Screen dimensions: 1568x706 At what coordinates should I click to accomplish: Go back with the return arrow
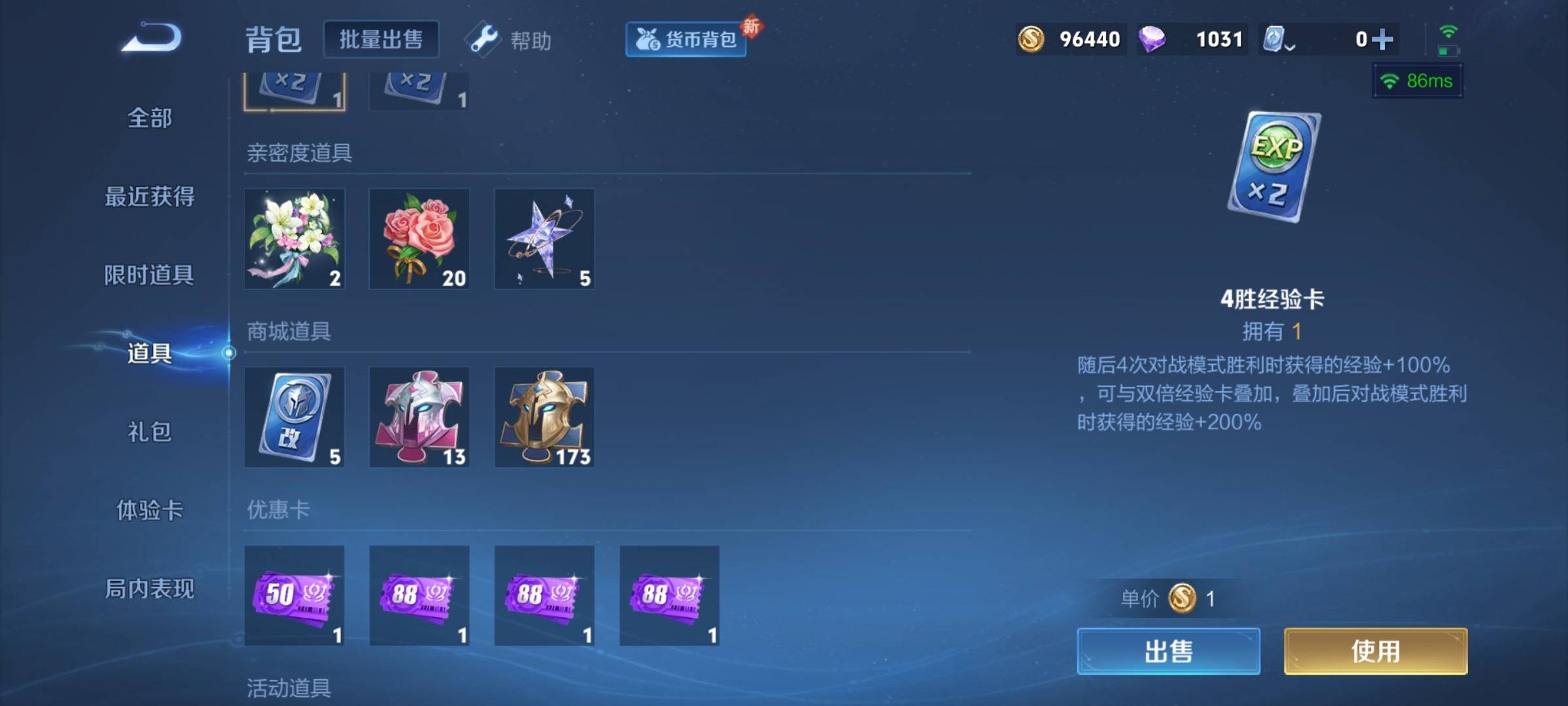(152, 38)
